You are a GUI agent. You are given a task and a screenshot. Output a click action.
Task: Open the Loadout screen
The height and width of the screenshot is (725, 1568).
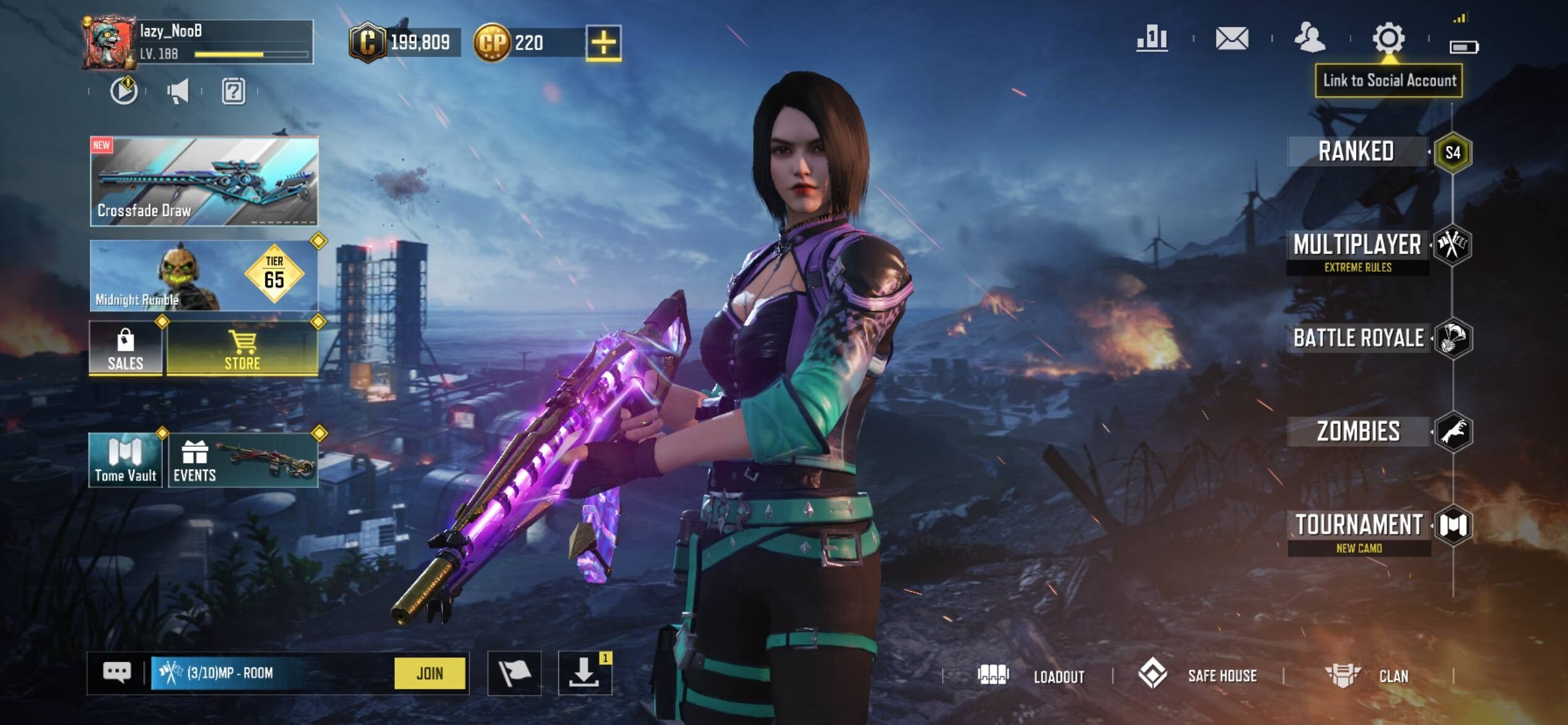pyautogui.click(x=1032, y=675)
